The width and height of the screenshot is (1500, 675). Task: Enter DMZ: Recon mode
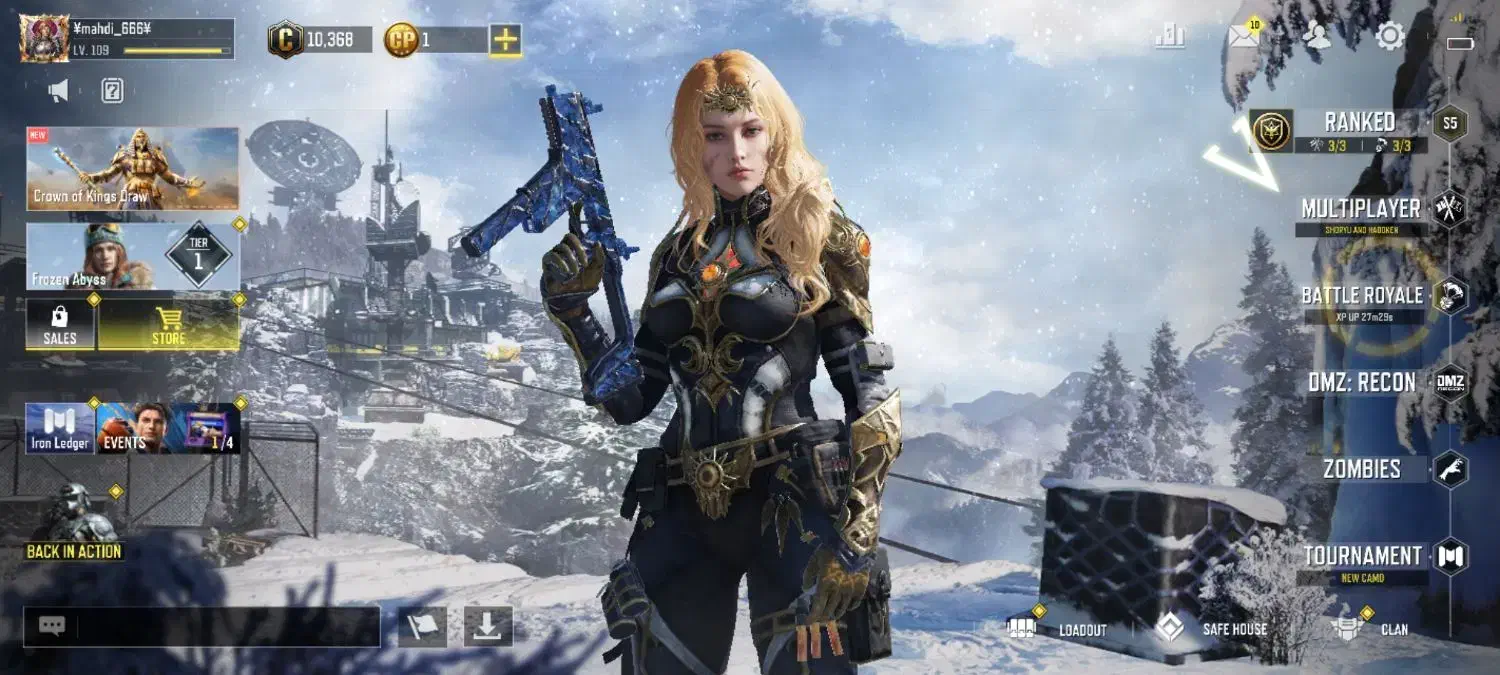click(1361, 383)
